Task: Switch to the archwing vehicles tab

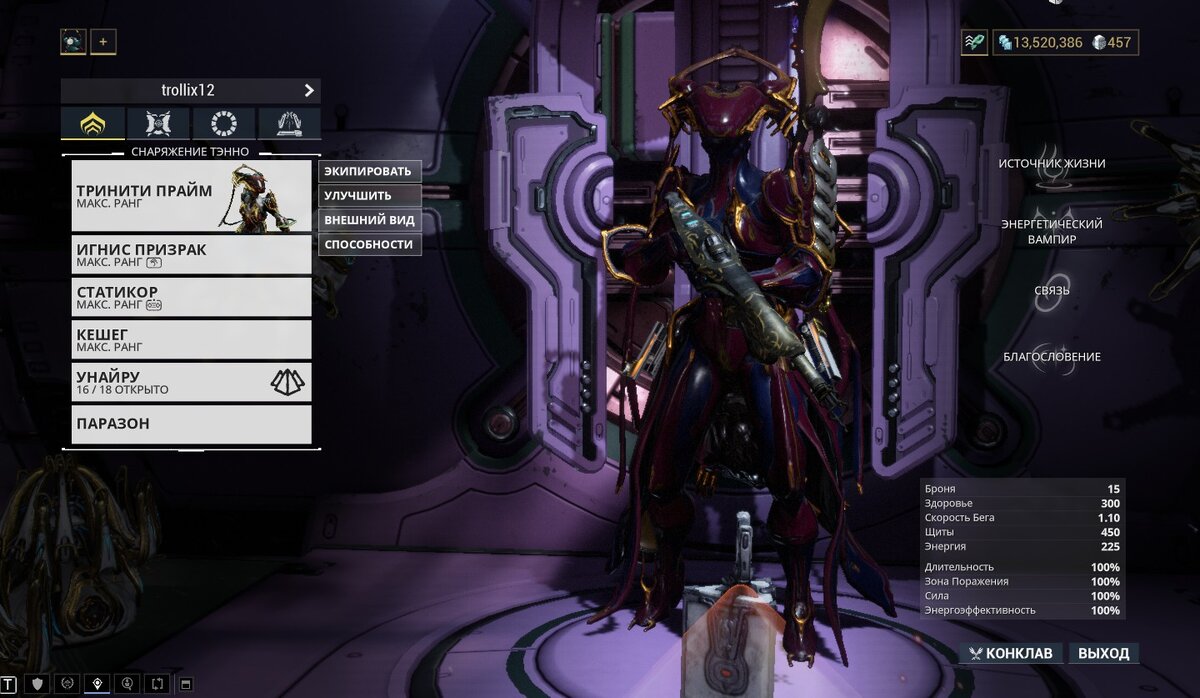Action: tap(289, 124)
